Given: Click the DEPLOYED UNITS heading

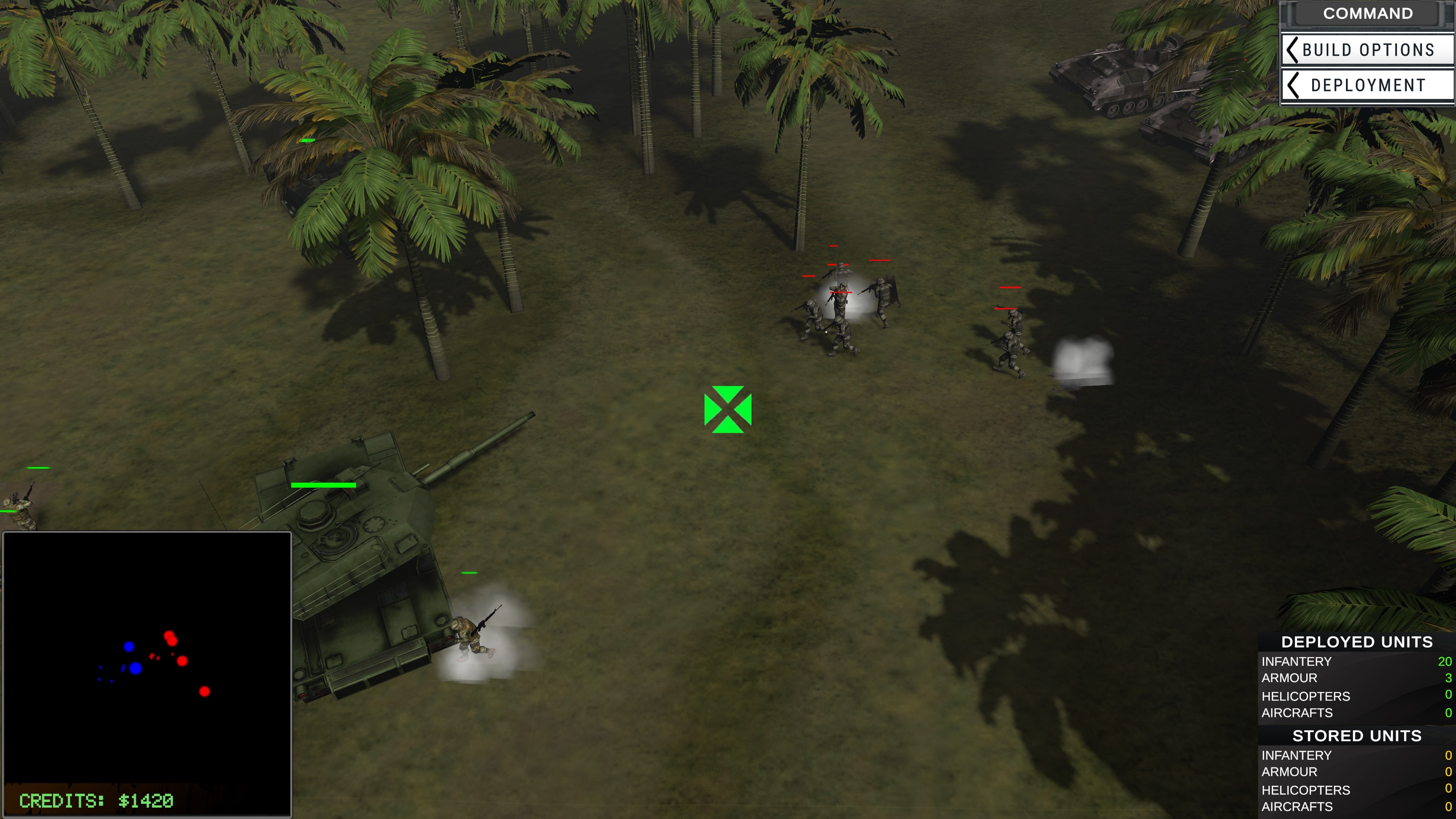Looking at the screenshot, I should click(1357, 642).
